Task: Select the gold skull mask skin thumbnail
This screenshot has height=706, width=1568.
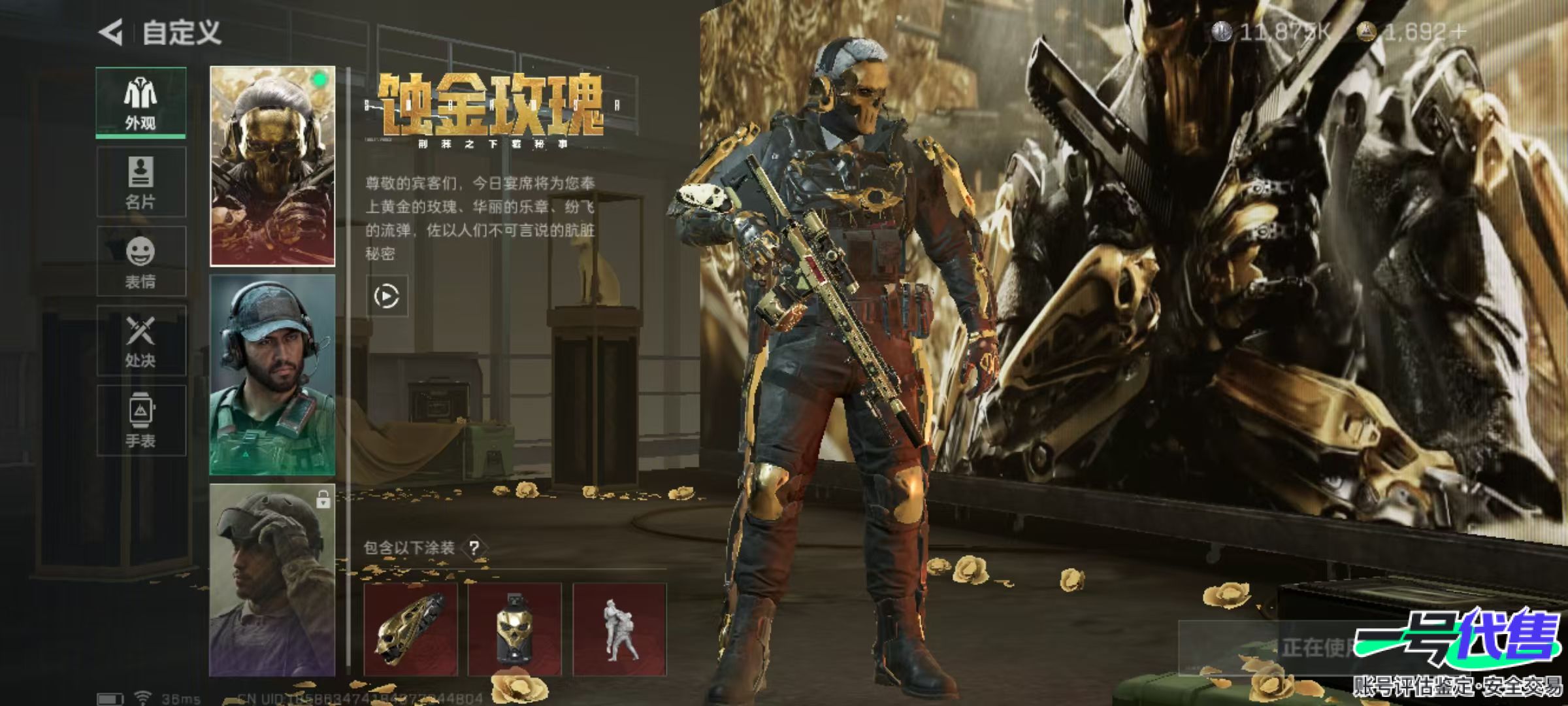Action: (x=272, y=166)
